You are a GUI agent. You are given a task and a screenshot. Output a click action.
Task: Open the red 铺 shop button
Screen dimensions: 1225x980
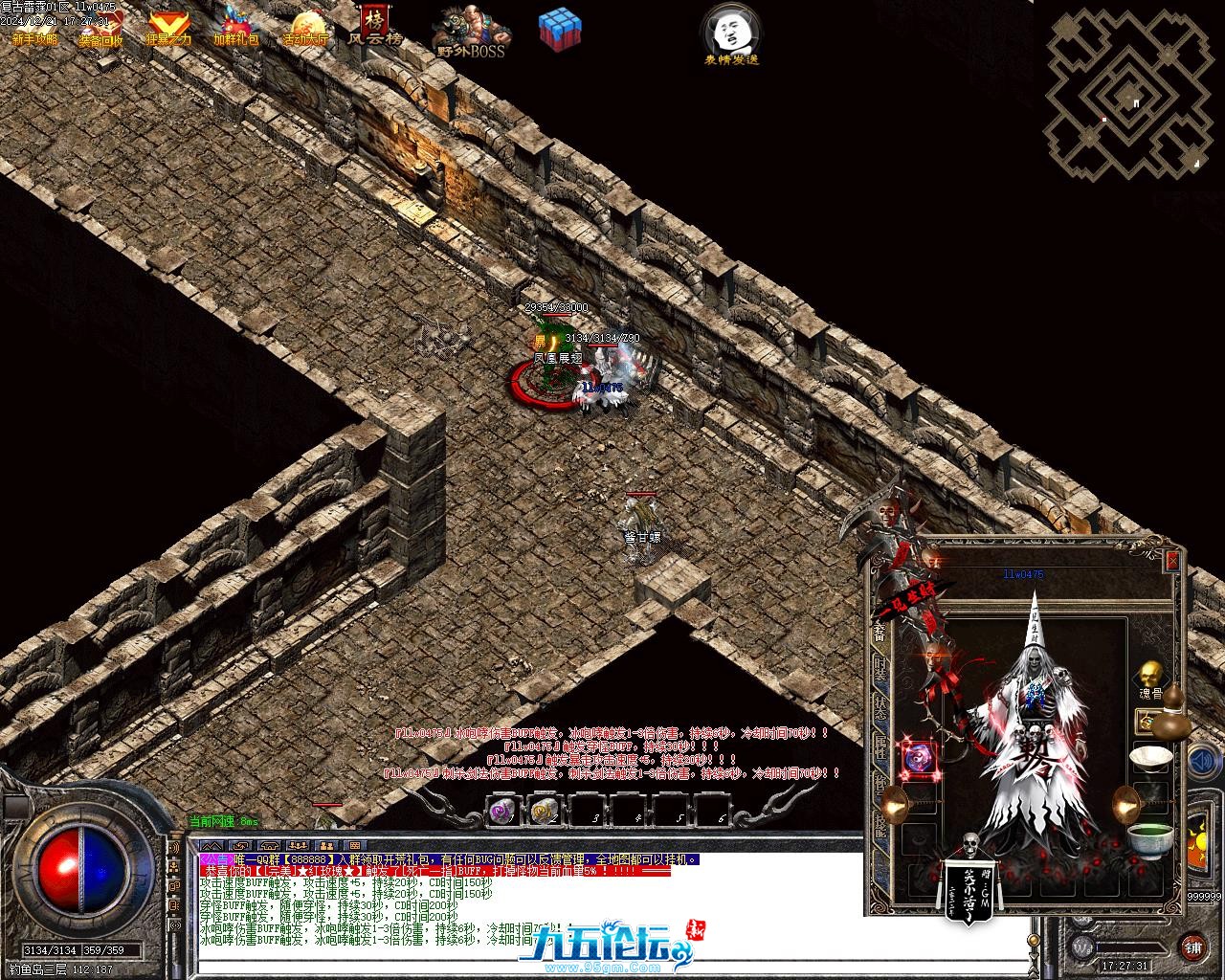(1192, 947)
